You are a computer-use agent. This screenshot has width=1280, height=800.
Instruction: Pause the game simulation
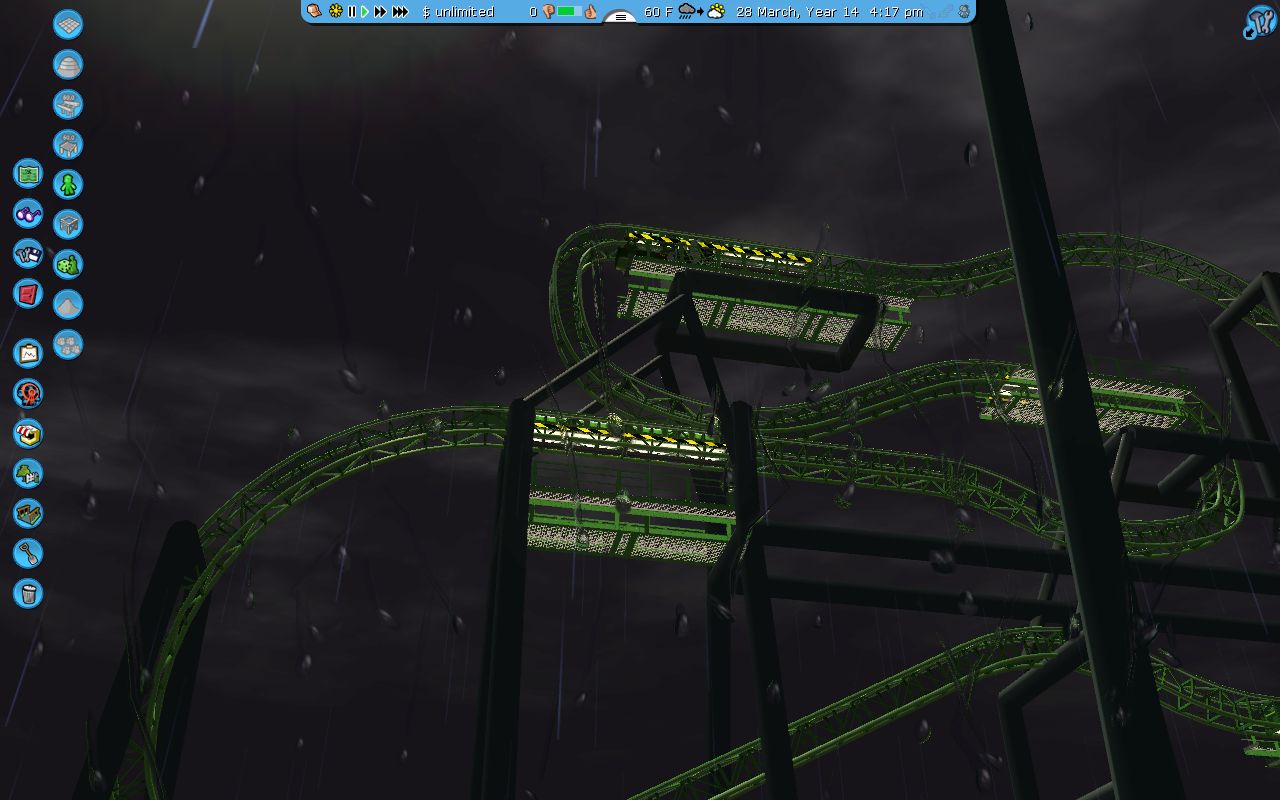pyautogui.click(x=352, y=12)
